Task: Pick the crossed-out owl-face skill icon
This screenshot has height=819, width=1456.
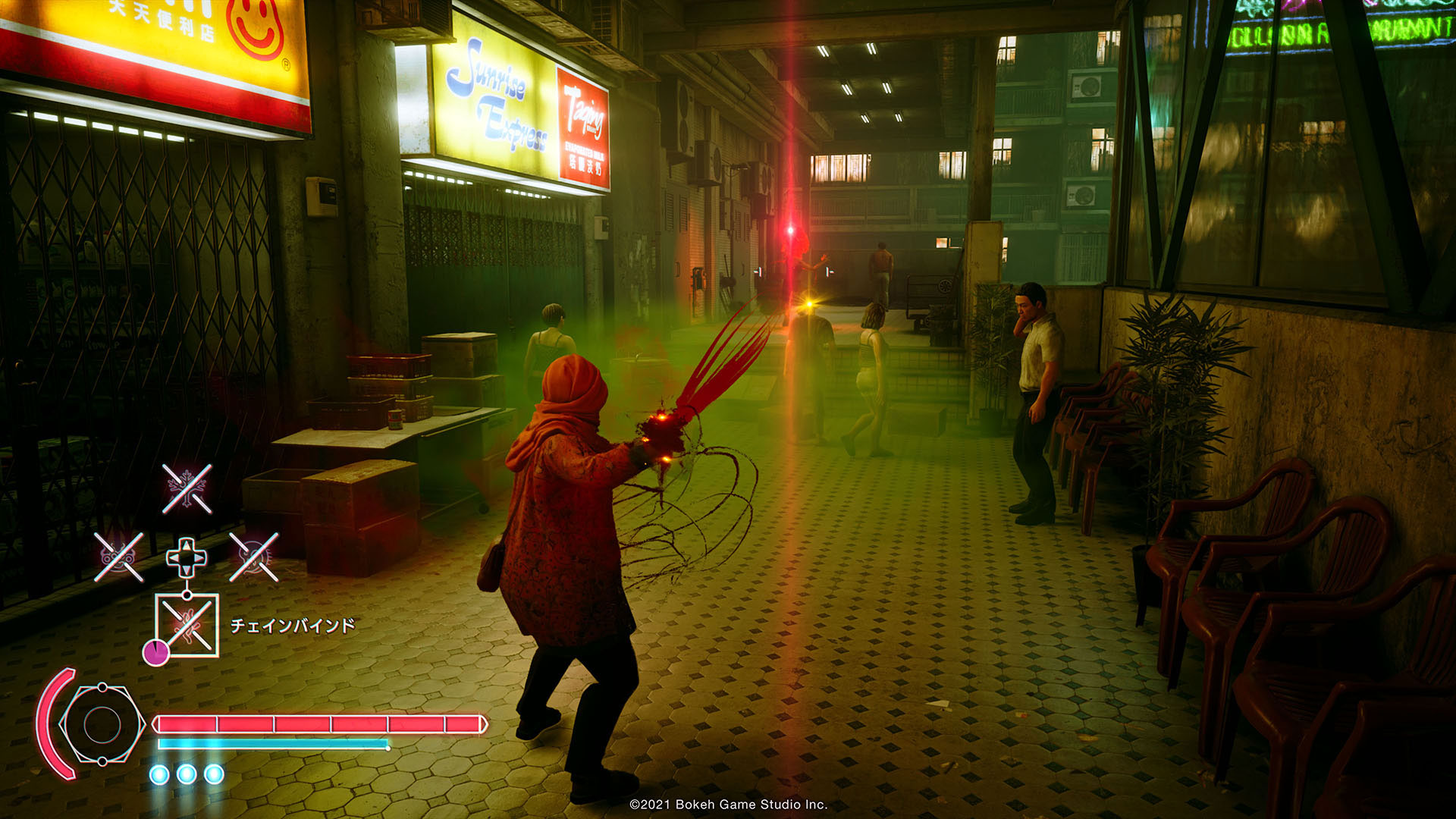Action: point(118,557)
